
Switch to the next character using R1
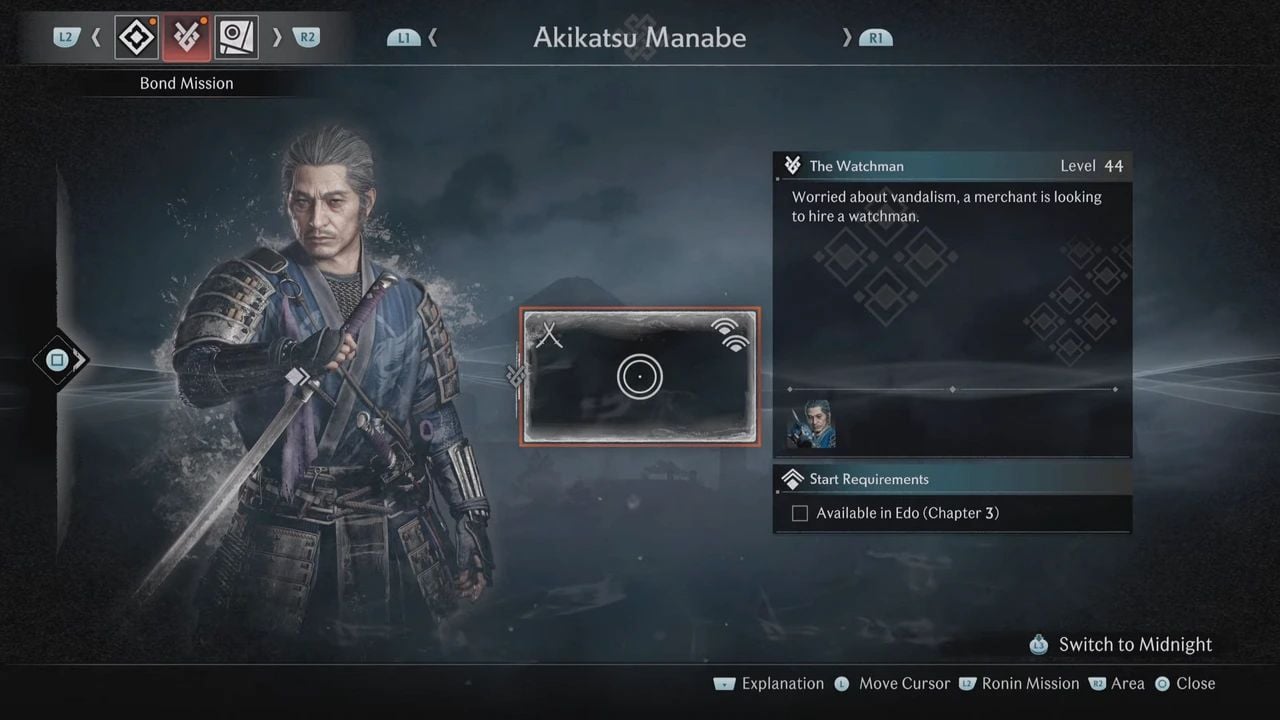(x=875, y=37)
